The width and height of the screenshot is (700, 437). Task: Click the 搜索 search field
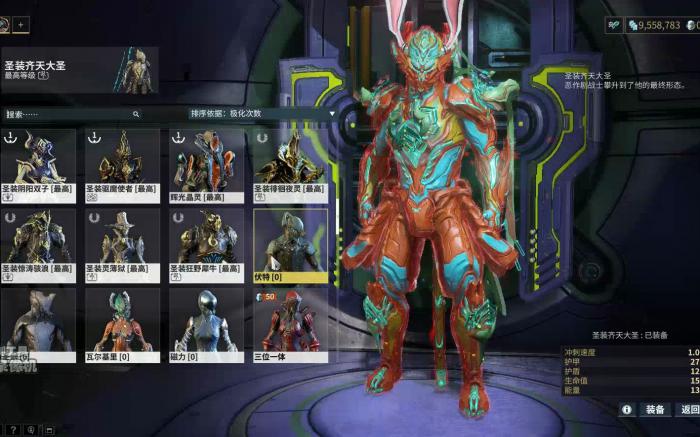pos(72,114)
